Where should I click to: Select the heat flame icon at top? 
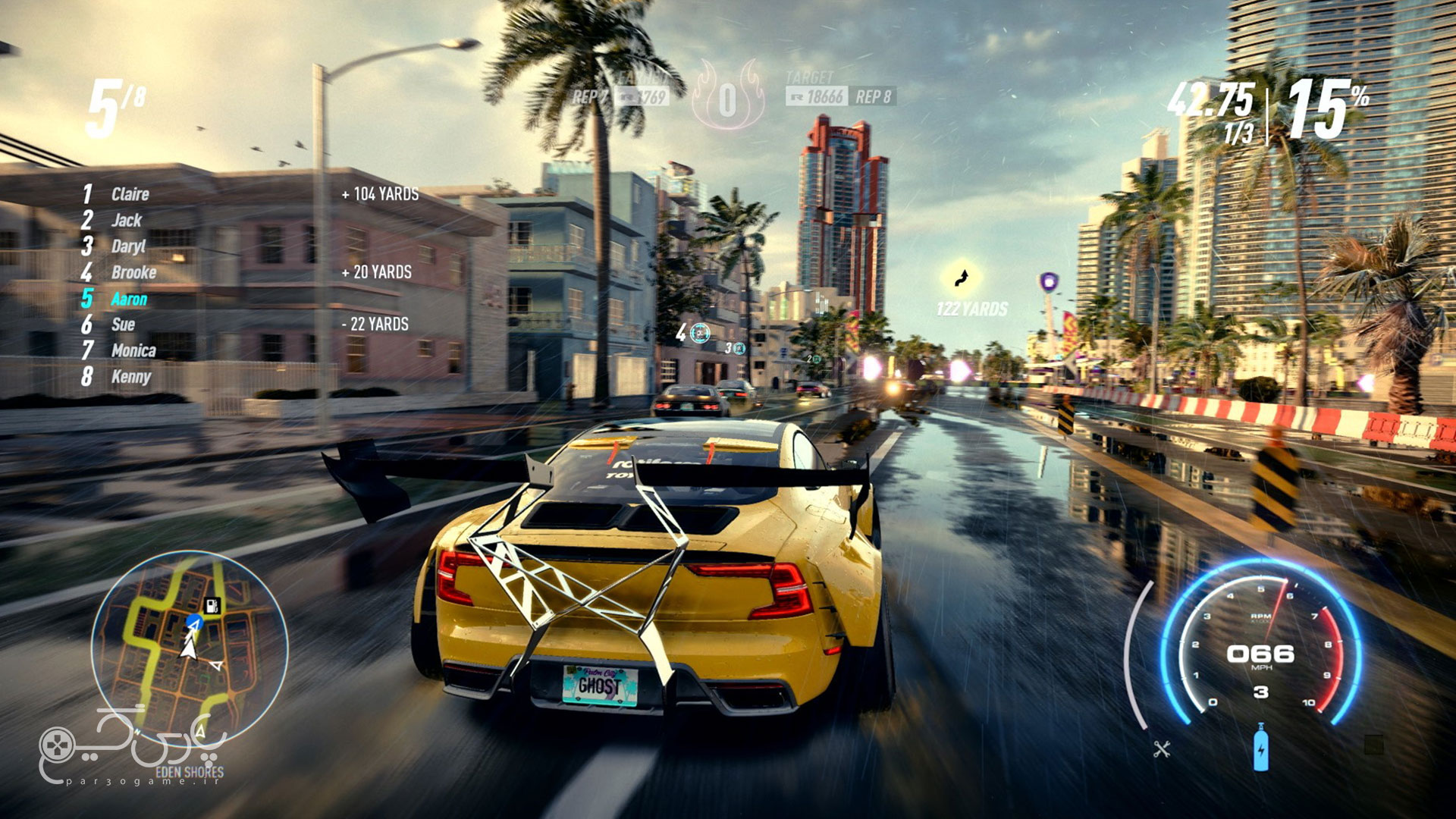tap(727, 97)
